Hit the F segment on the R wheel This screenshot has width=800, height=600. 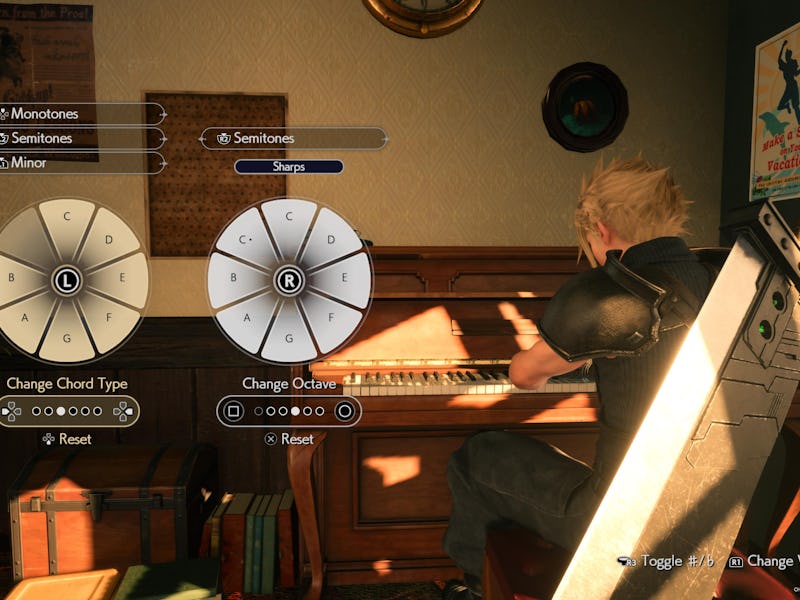pyautogui.click(x=330, y=320)
